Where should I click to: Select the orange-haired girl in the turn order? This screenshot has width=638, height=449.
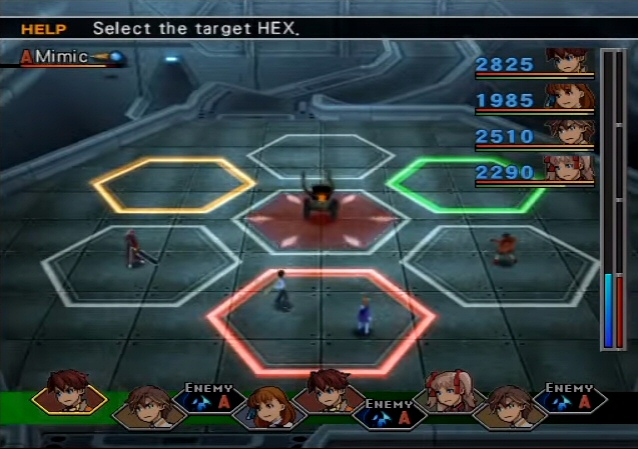point(263,408)
